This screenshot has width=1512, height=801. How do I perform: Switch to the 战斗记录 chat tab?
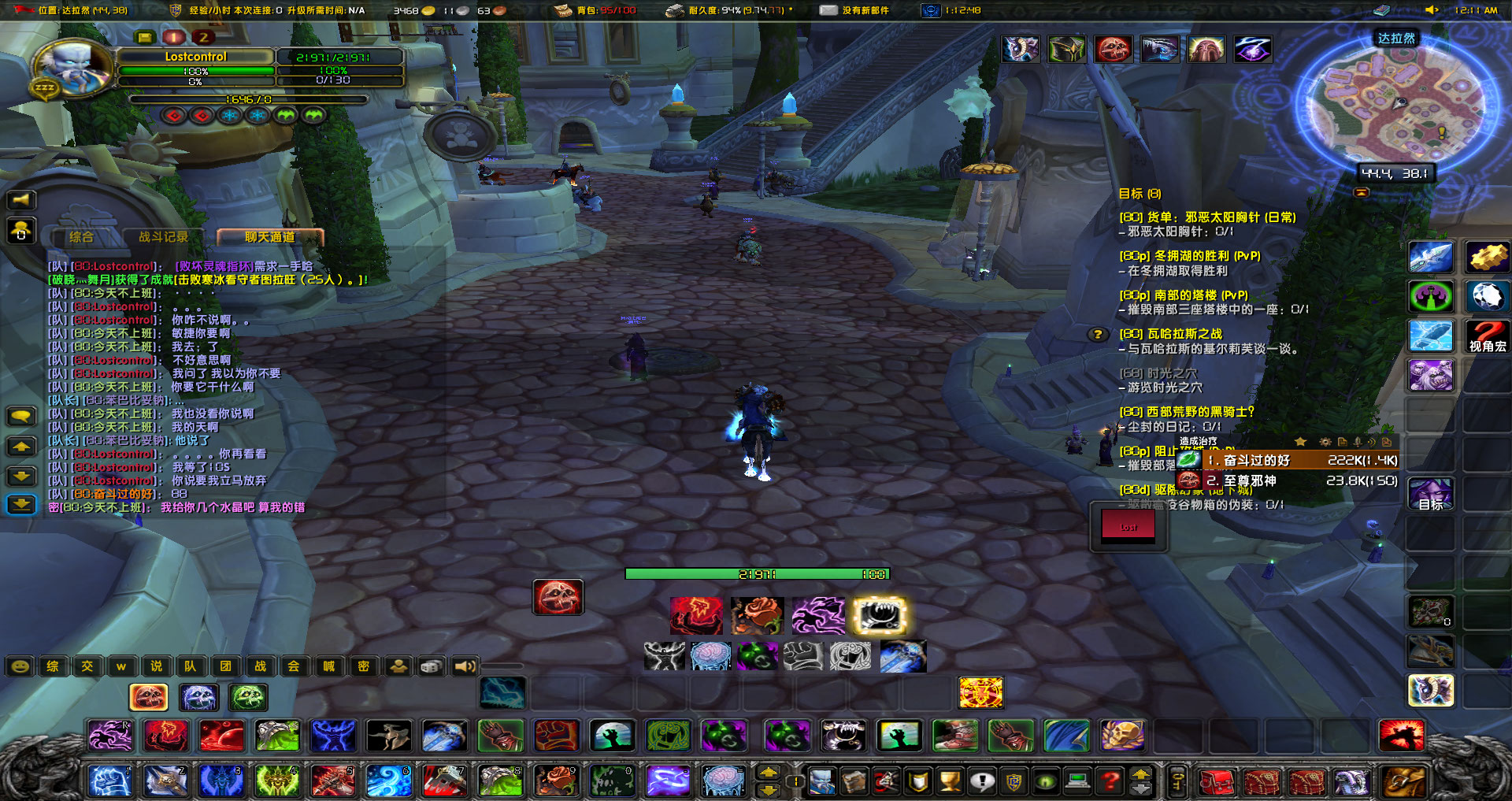tap(163, 238)
